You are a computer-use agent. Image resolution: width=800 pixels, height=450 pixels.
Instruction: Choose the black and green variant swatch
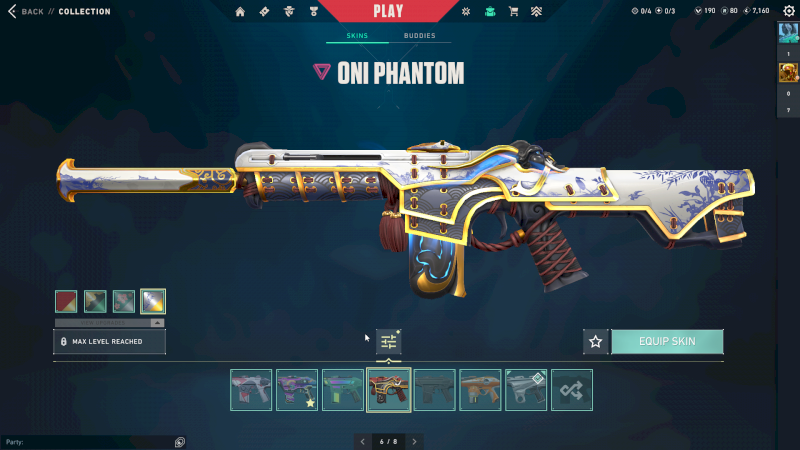pos(95,301)
